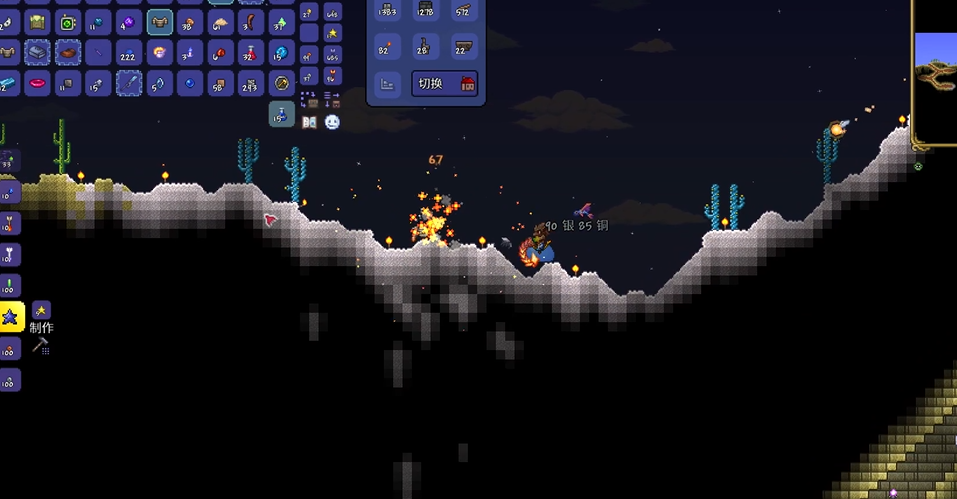This screenshot has width=957, height=499.
Task: Select the torch stack of 82
Action: point(387,46)
